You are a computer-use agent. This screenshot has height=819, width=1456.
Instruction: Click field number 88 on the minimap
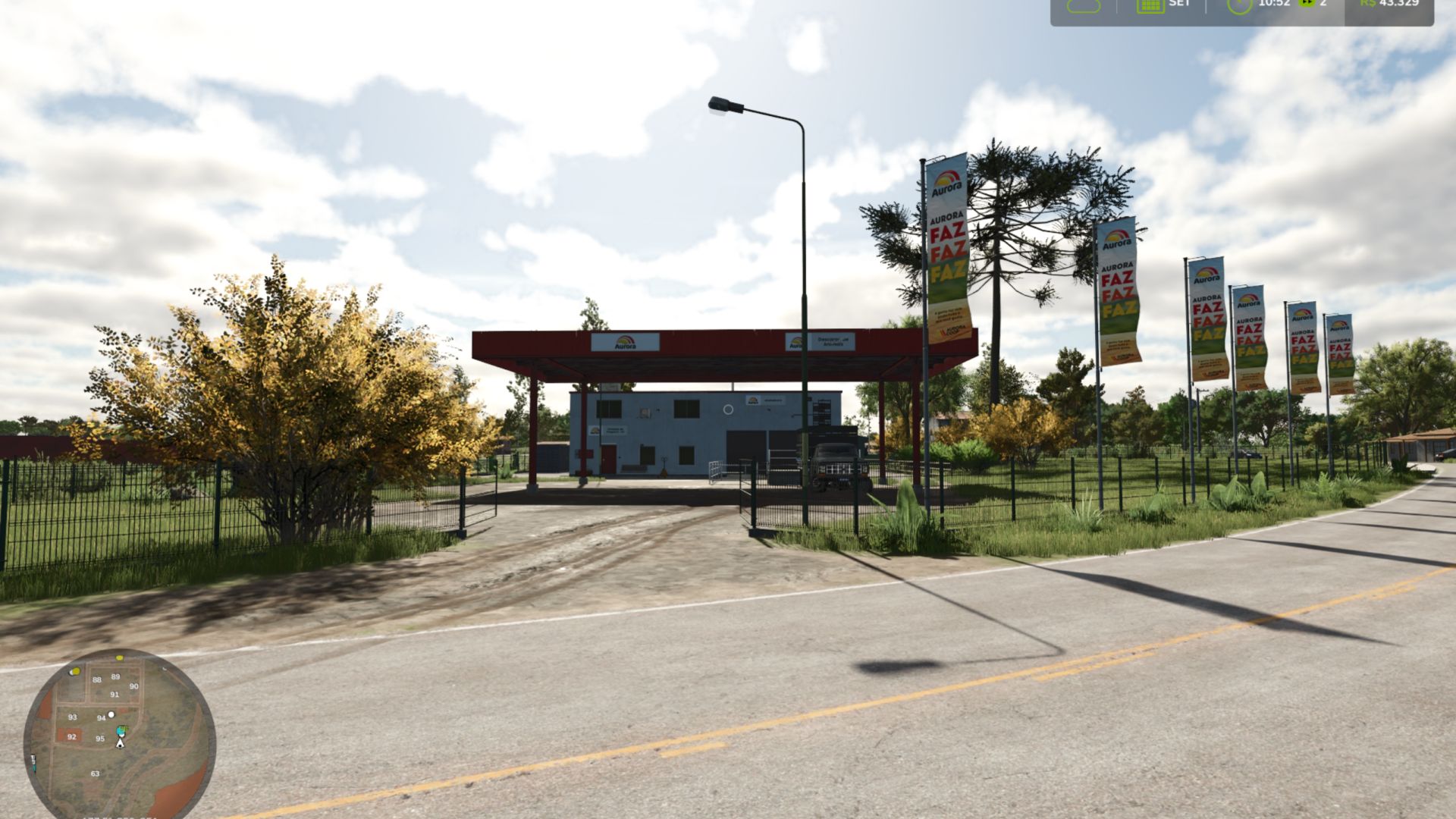coord(97,679)
